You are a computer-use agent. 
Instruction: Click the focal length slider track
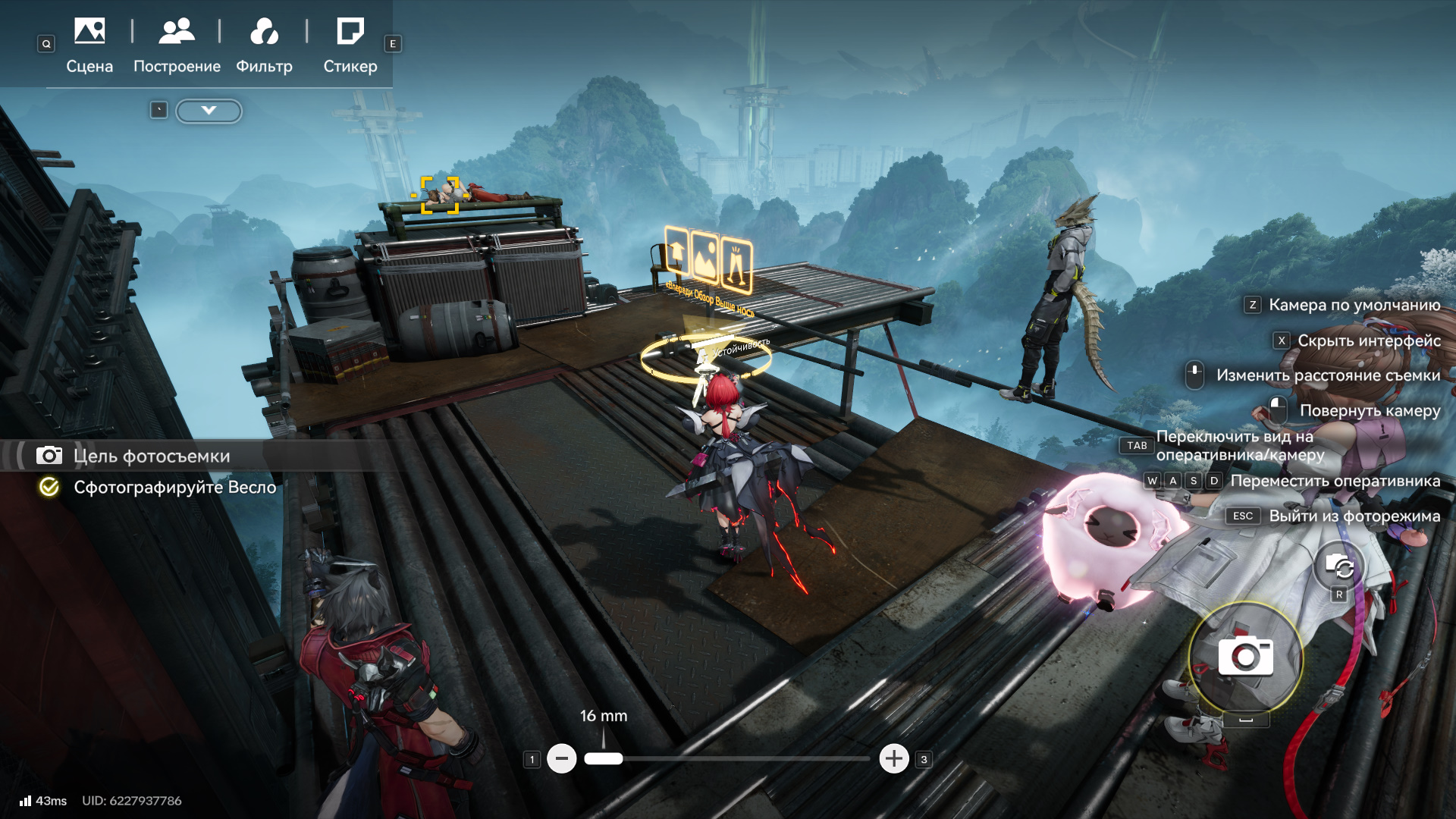click(x=743, y=758)
